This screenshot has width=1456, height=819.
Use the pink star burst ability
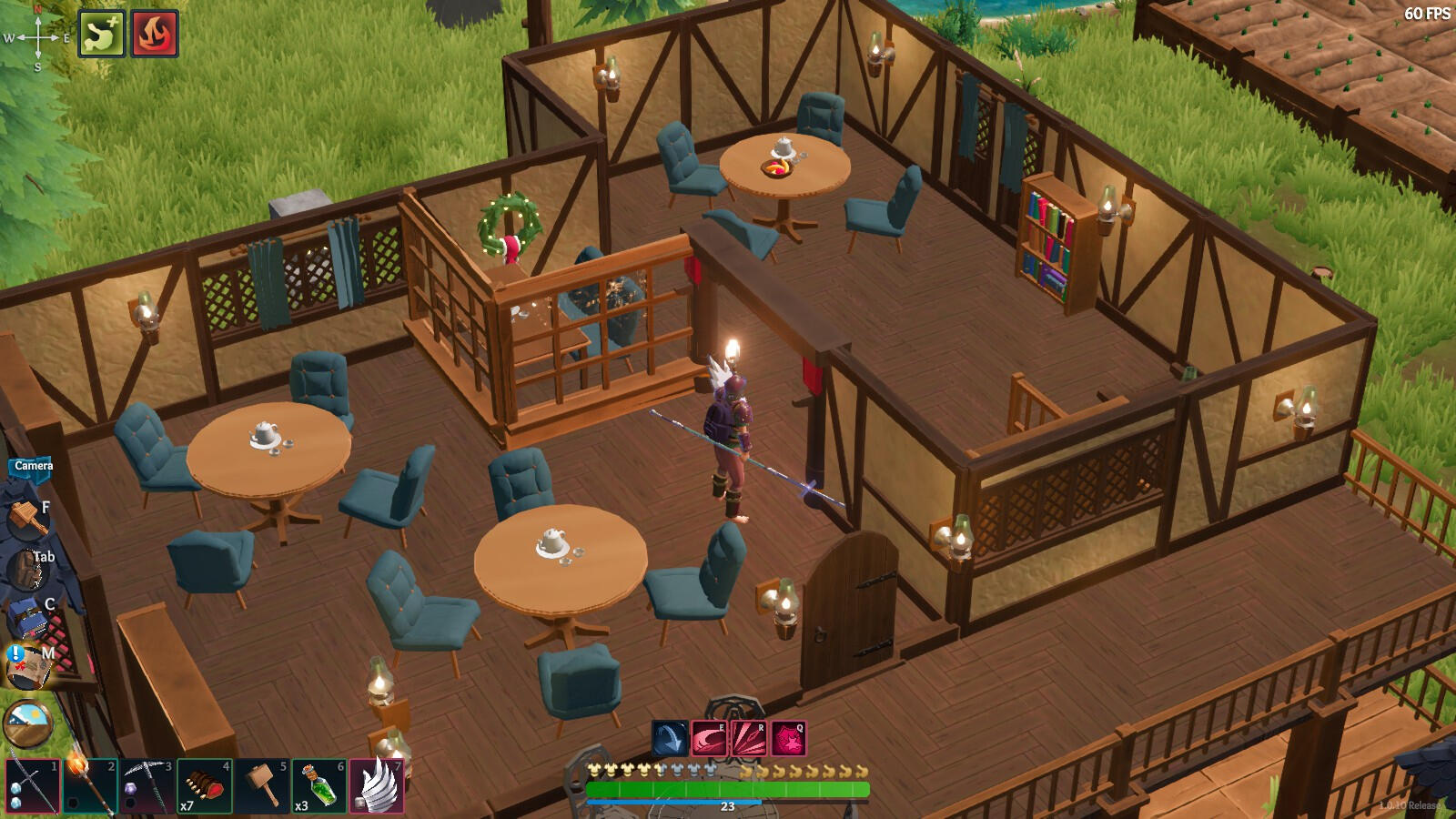pos(789,739)
